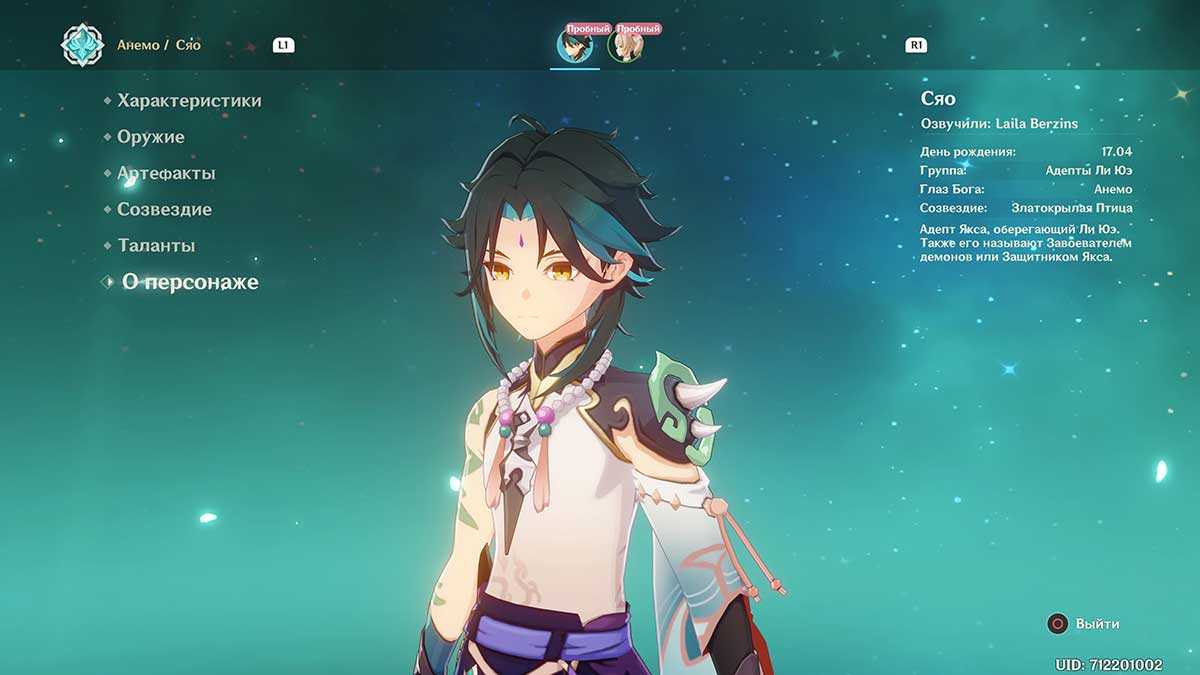Select Xiao's trial character portrait

point(574,45)
